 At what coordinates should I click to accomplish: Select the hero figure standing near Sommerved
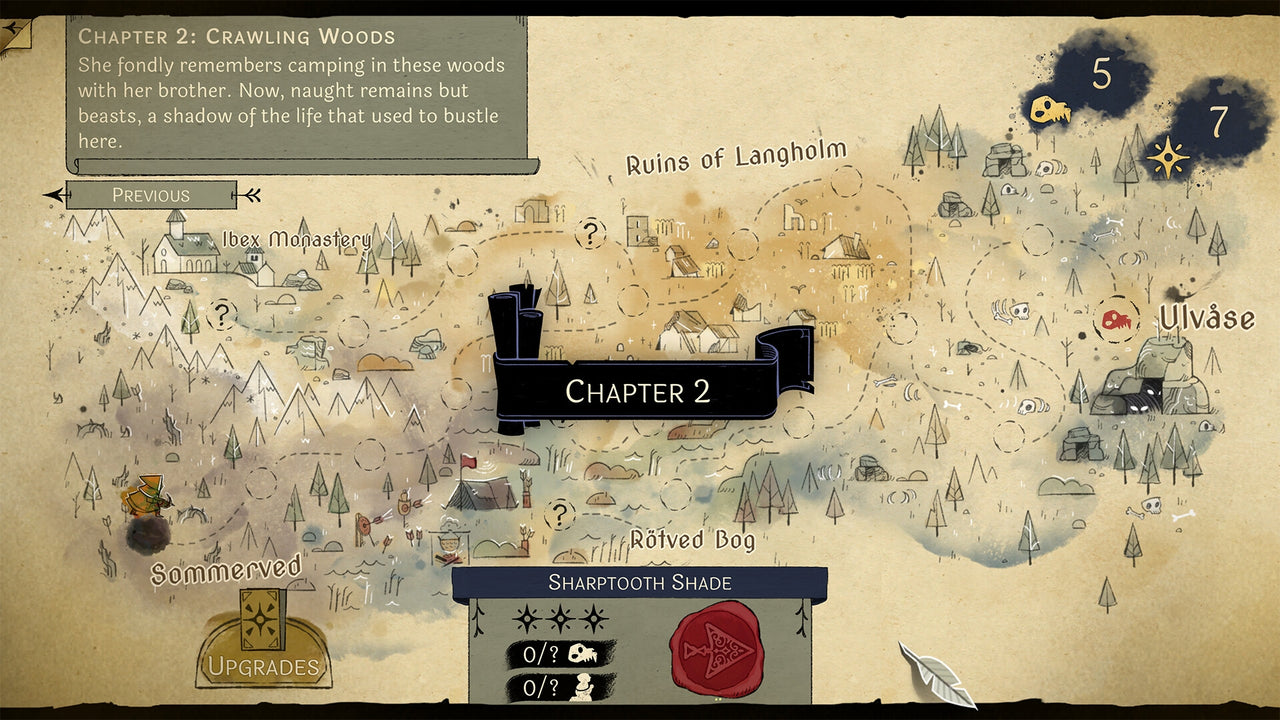[x=146, y=497]
